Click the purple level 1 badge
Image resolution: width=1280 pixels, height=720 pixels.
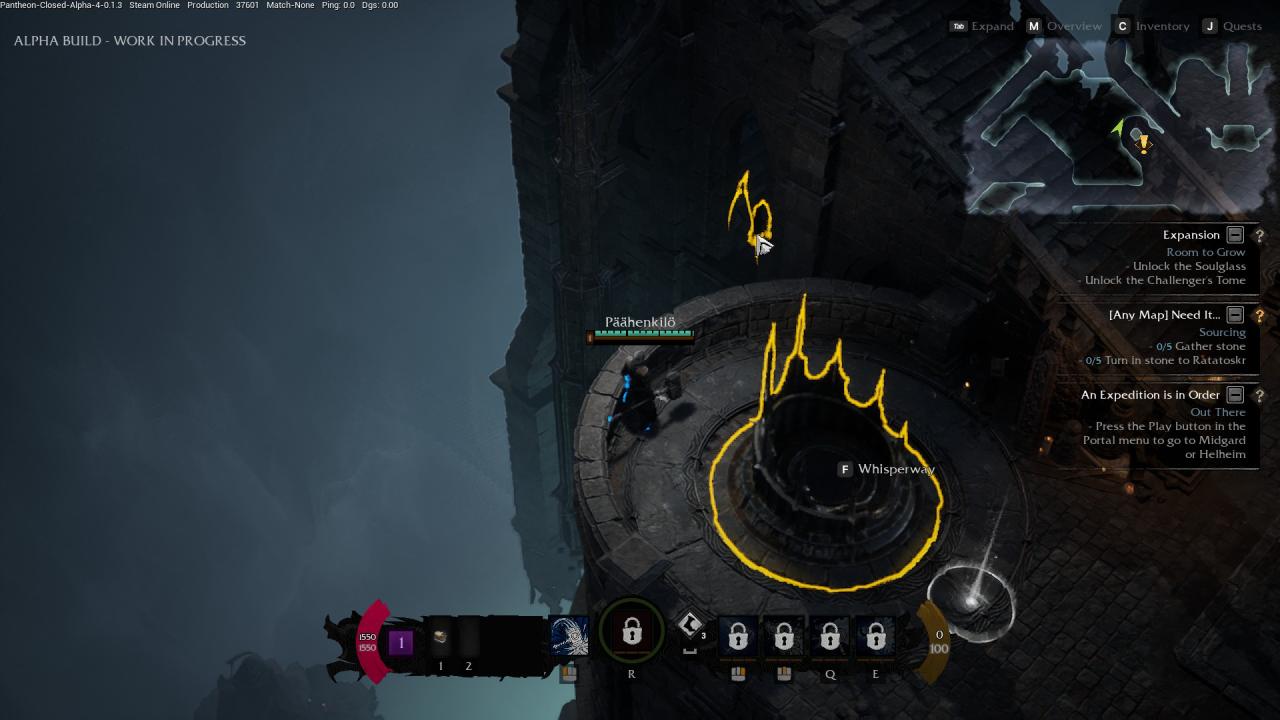pyautogui.click(x=401, y=642)
